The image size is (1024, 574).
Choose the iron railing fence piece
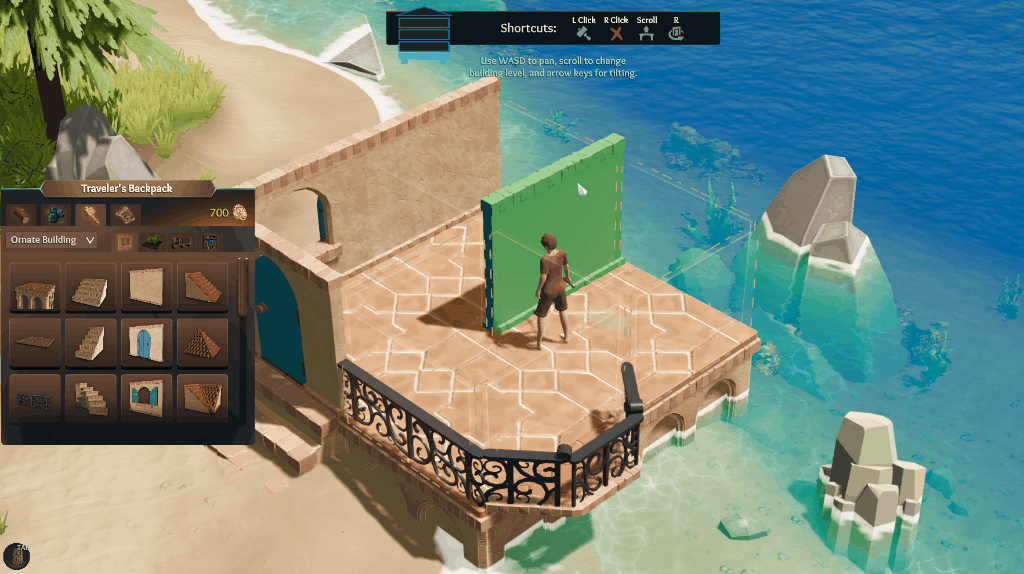click(x=34, y=398)
